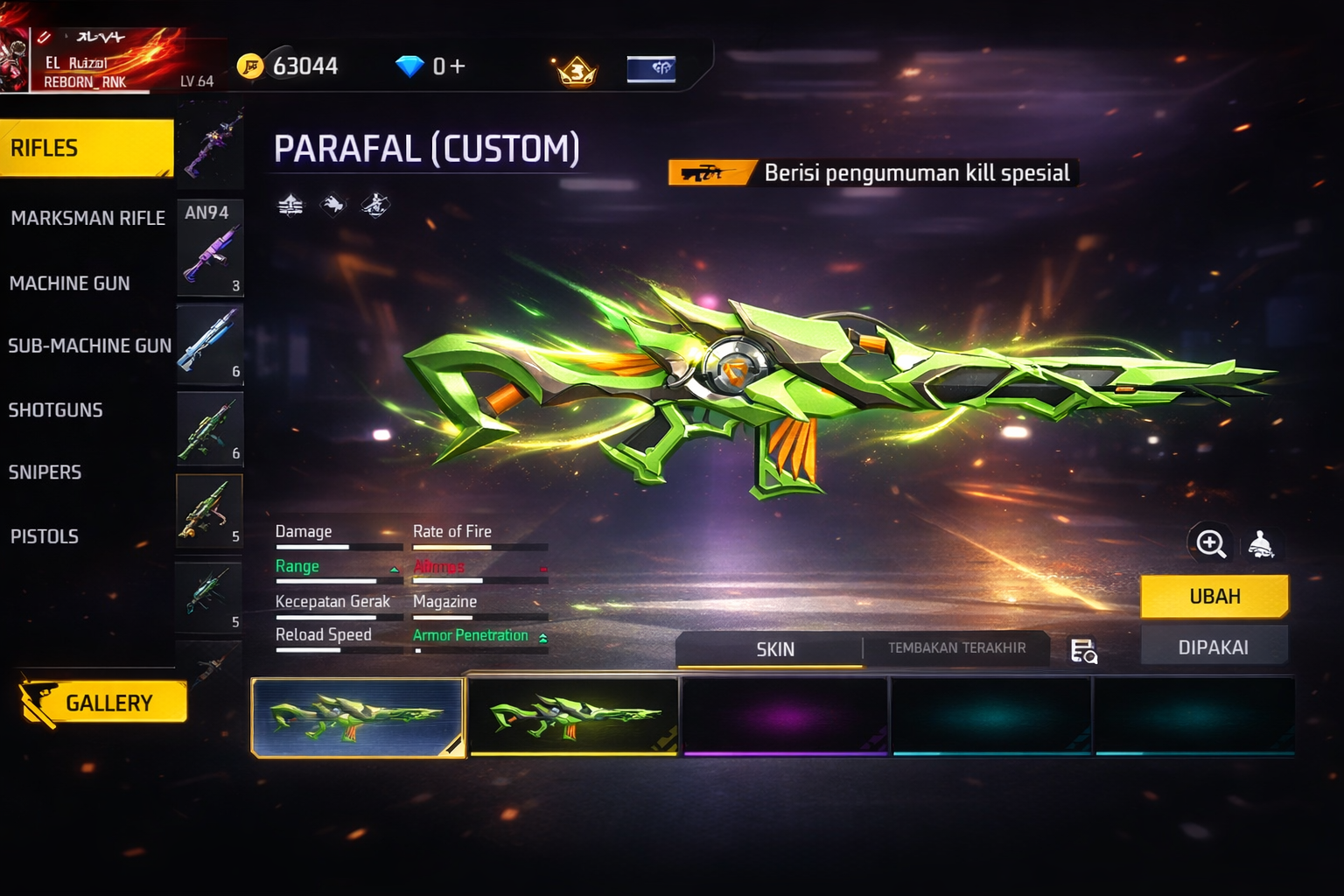Switch to the SKIN tab

coord(774,649)
